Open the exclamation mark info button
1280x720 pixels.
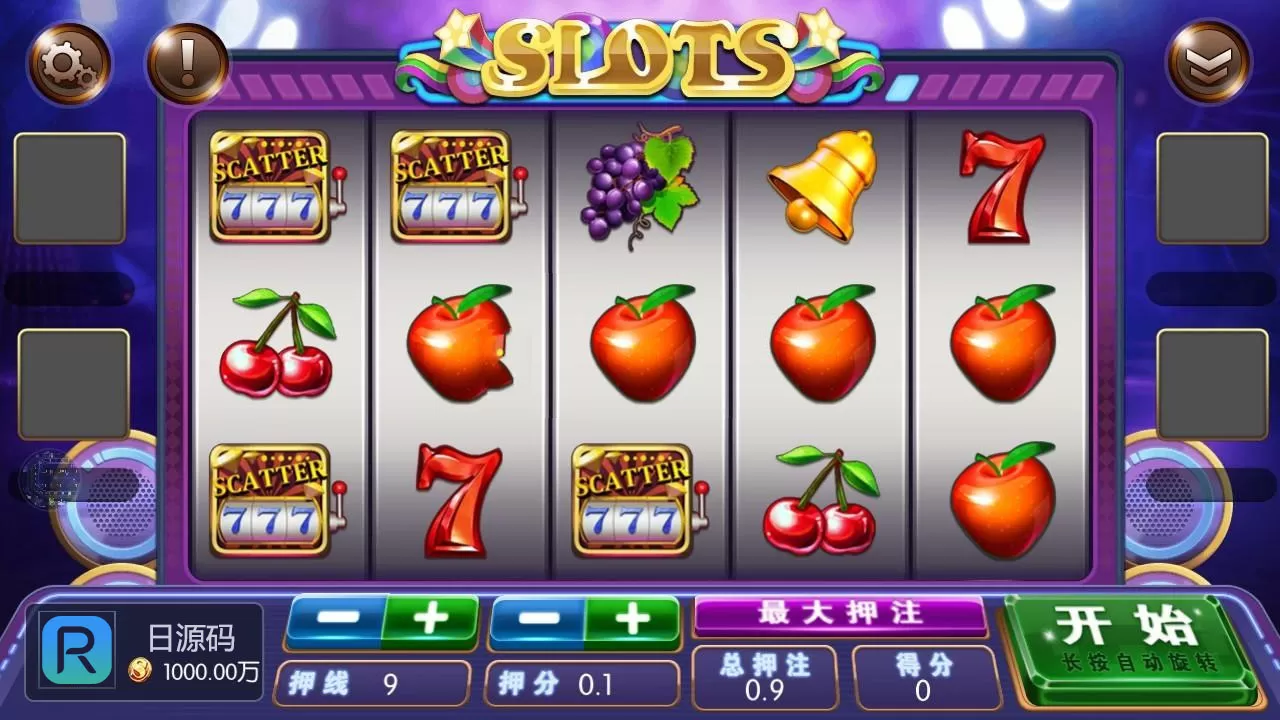187,64
